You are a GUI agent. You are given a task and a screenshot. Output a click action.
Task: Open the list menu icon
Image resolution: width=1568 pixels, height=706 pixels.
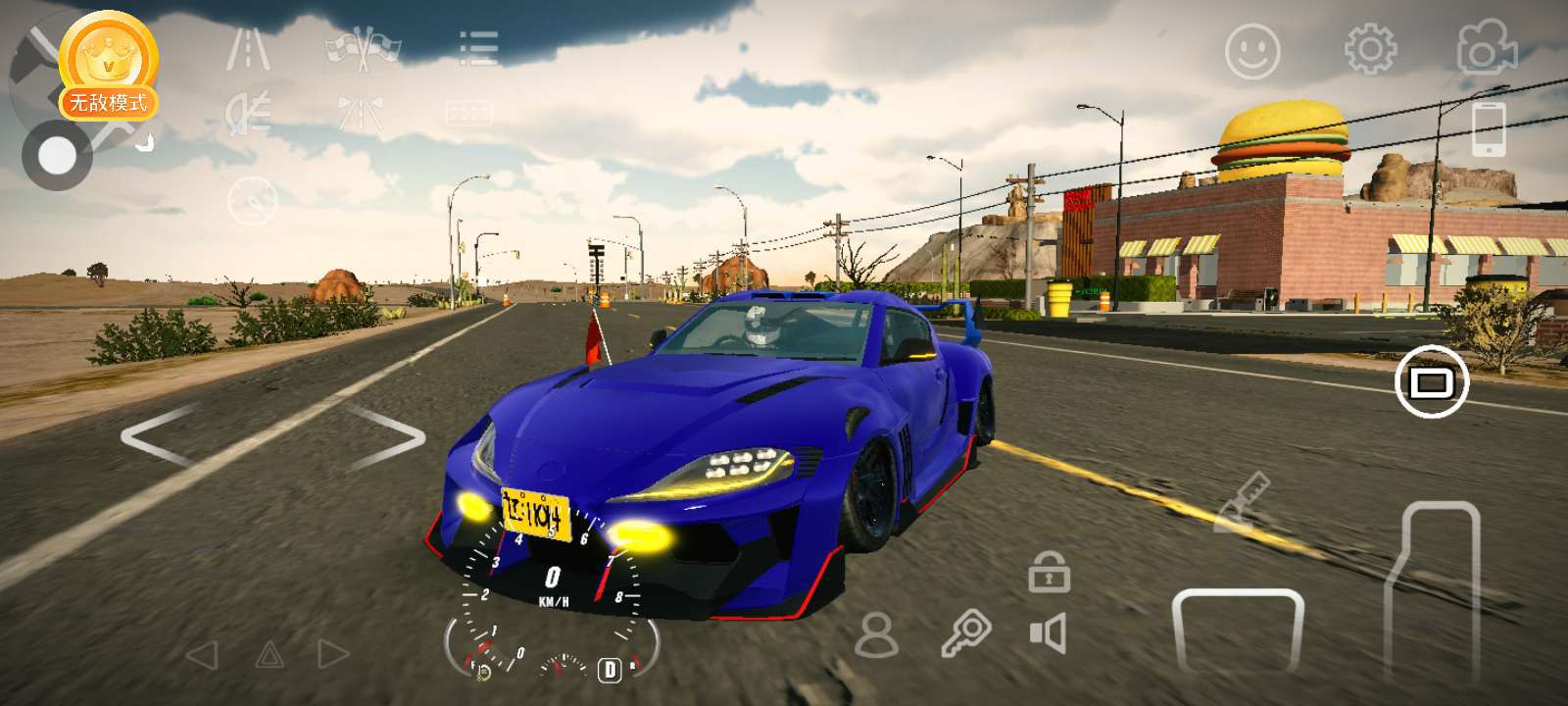tap(478, 48)
